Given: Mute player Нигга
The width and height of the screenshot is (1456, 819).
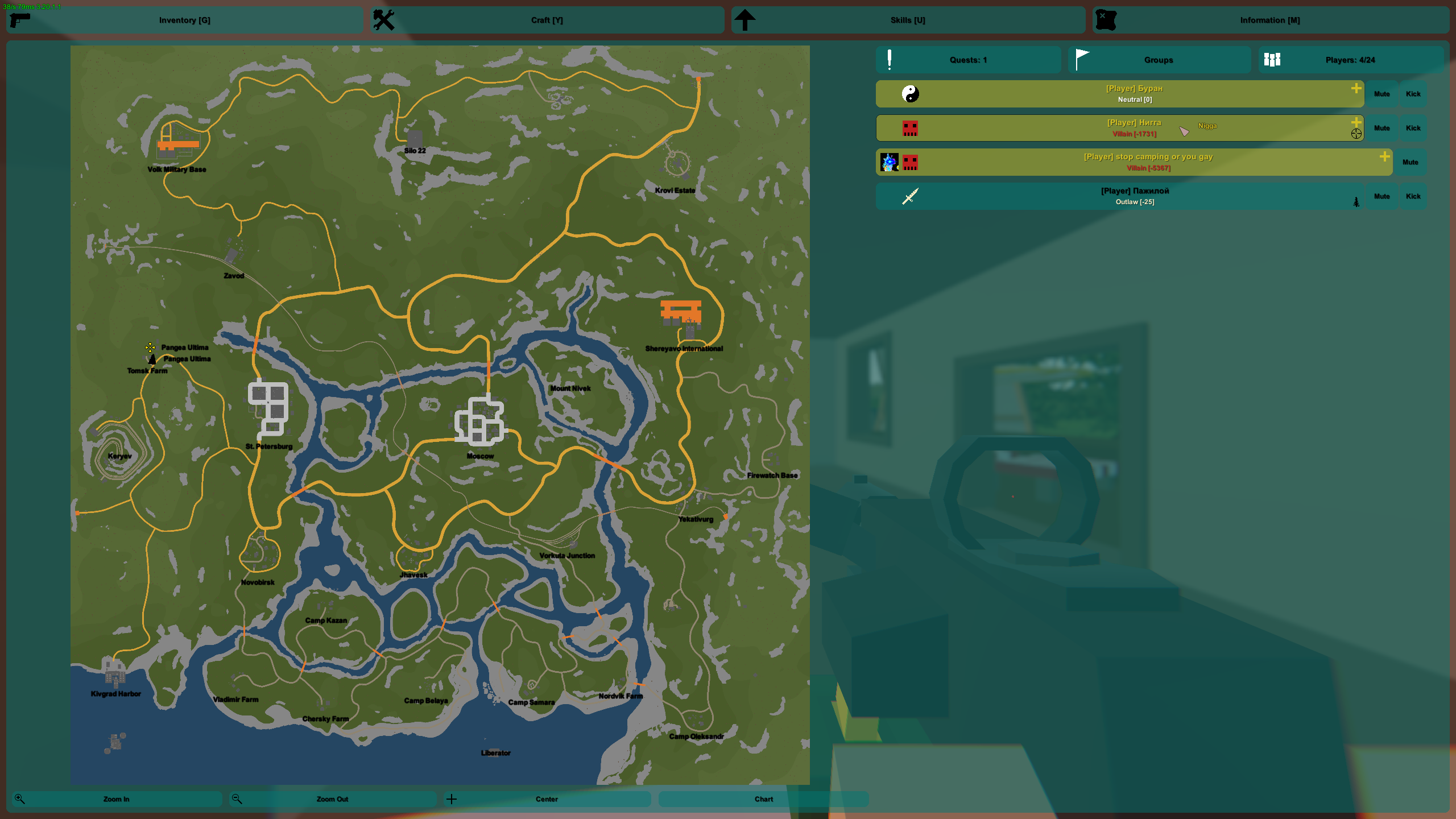Looking at the screenshot, I should [x=1381, y=129].
